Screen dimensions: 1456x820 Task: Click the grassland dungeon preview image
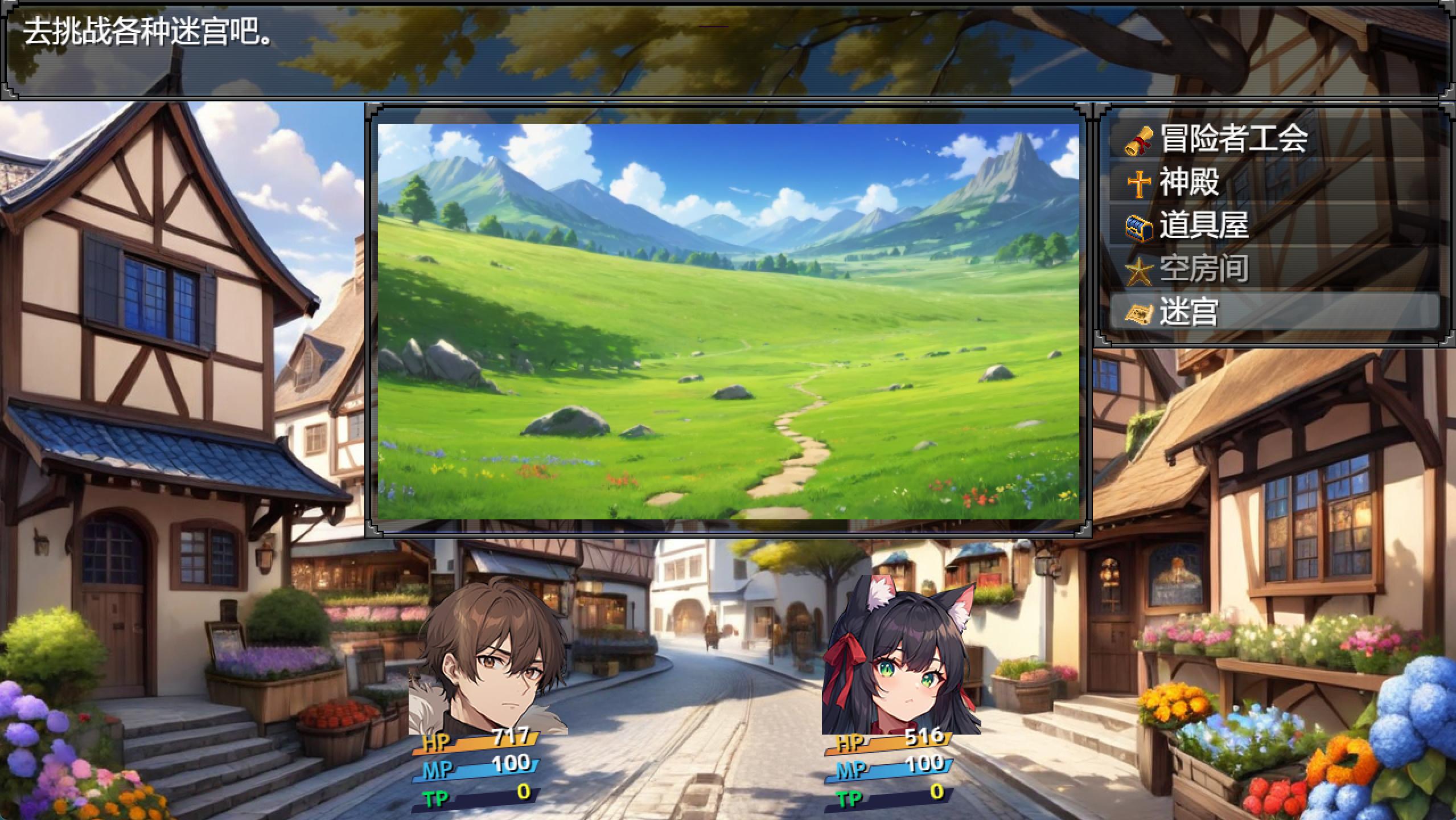click(x=728, y=322)
